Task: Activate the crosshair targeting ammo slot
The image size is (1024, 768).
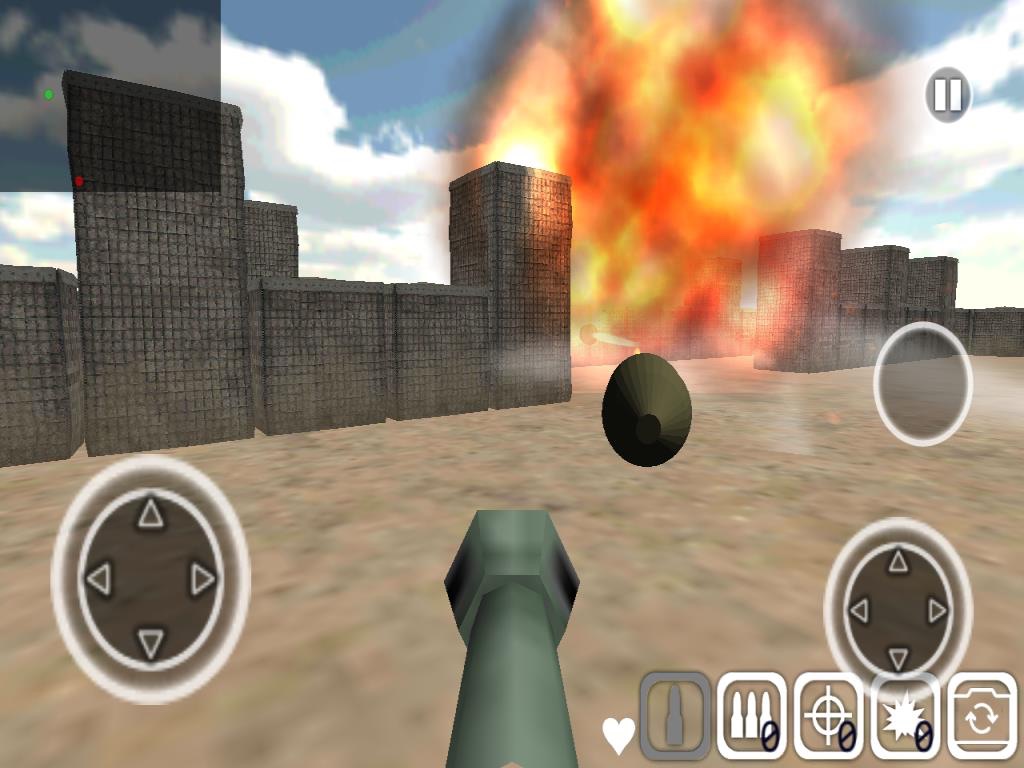Action: (x=828, y=715)
